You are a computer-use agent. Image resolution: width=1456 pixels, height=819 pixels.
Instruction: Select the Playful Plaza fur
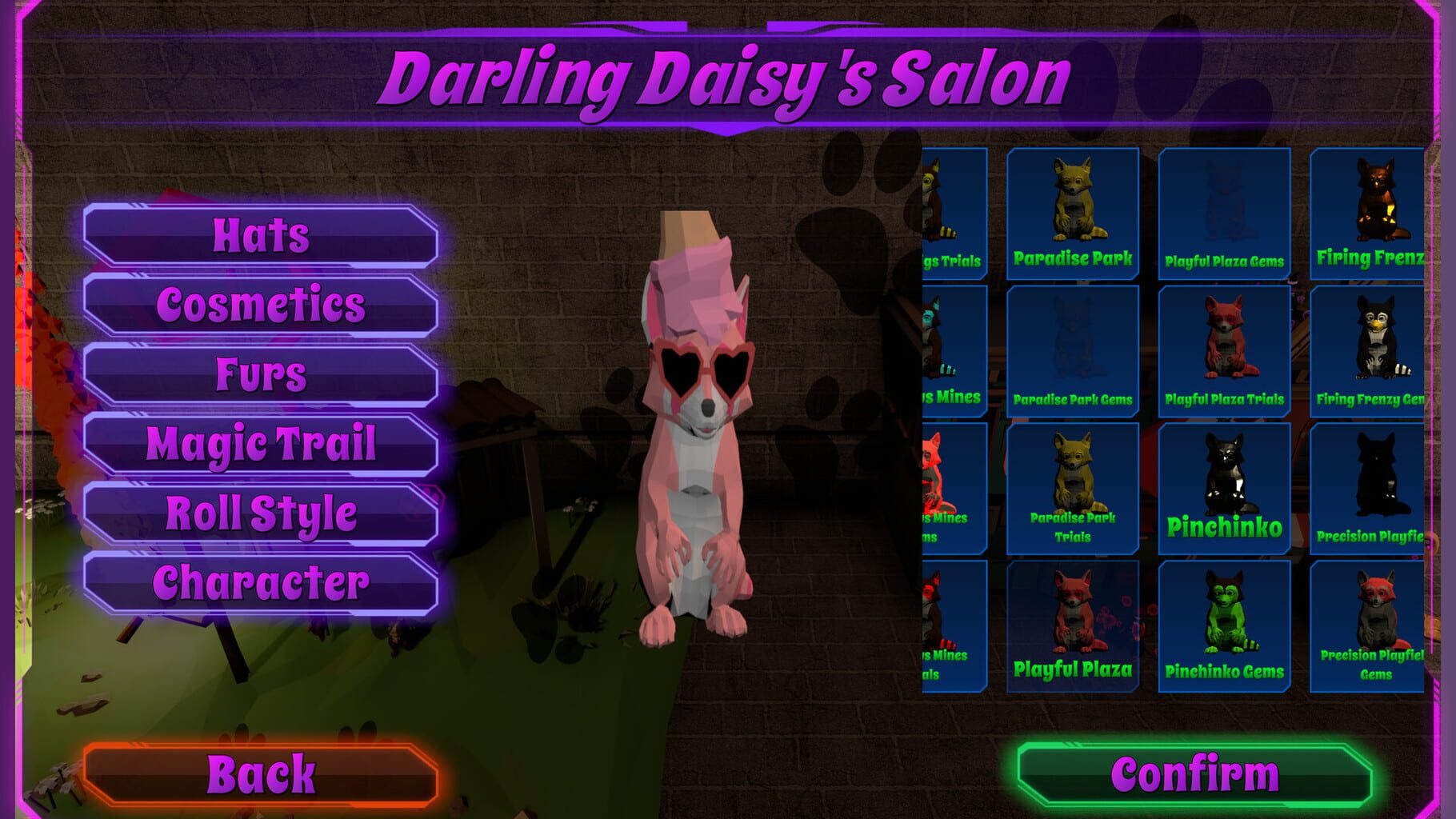point(1074,624)
